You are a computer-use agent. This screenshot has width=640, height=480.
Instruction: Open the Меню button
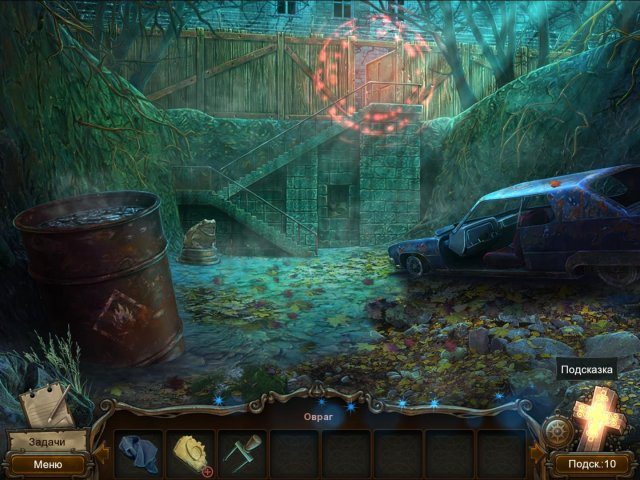(x=46, y=464)
